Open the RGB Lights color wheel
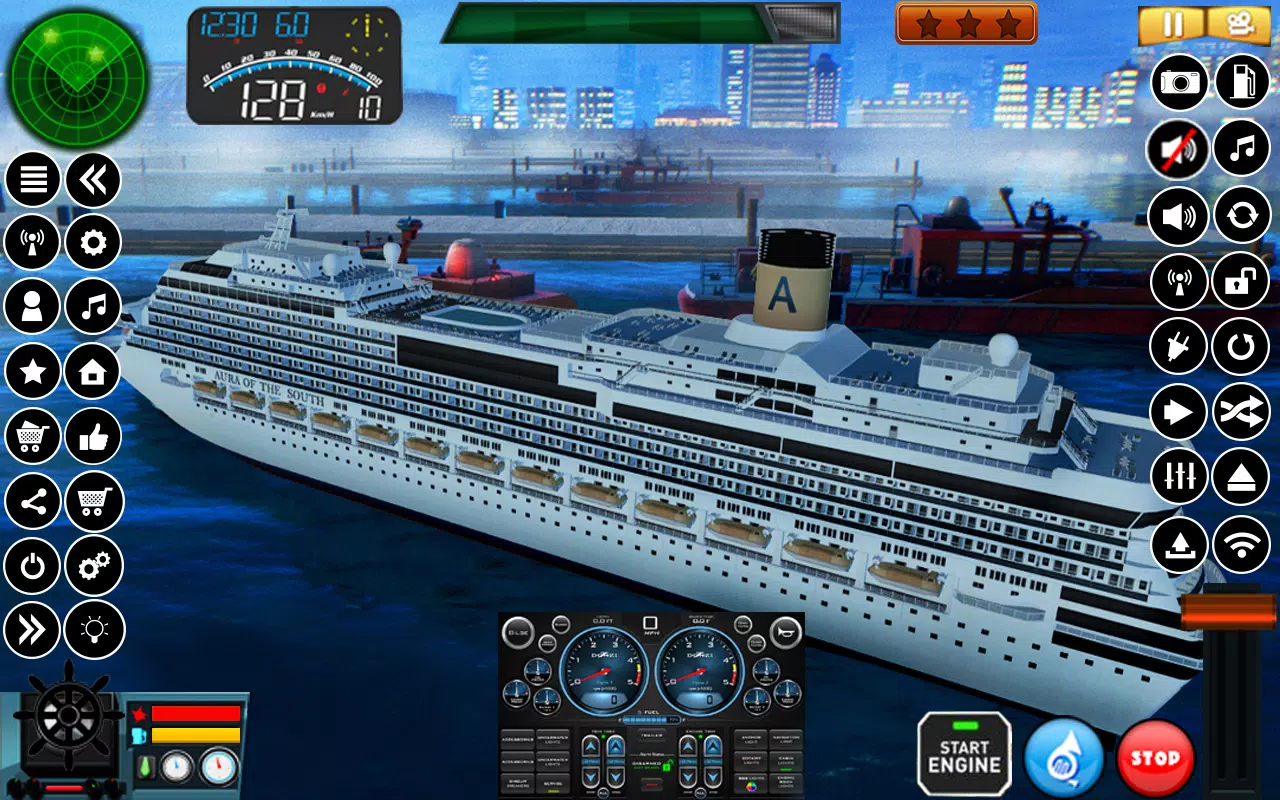The width and height of the screenshot is (1280, 800). [753, 785]
